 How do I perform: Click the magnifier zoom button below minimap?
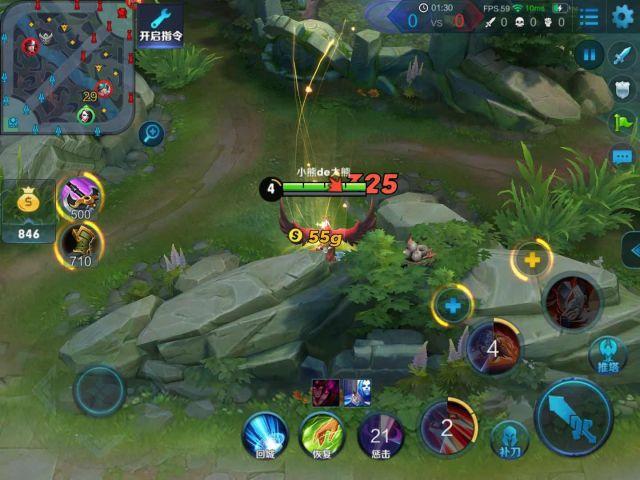pos(152,131)
